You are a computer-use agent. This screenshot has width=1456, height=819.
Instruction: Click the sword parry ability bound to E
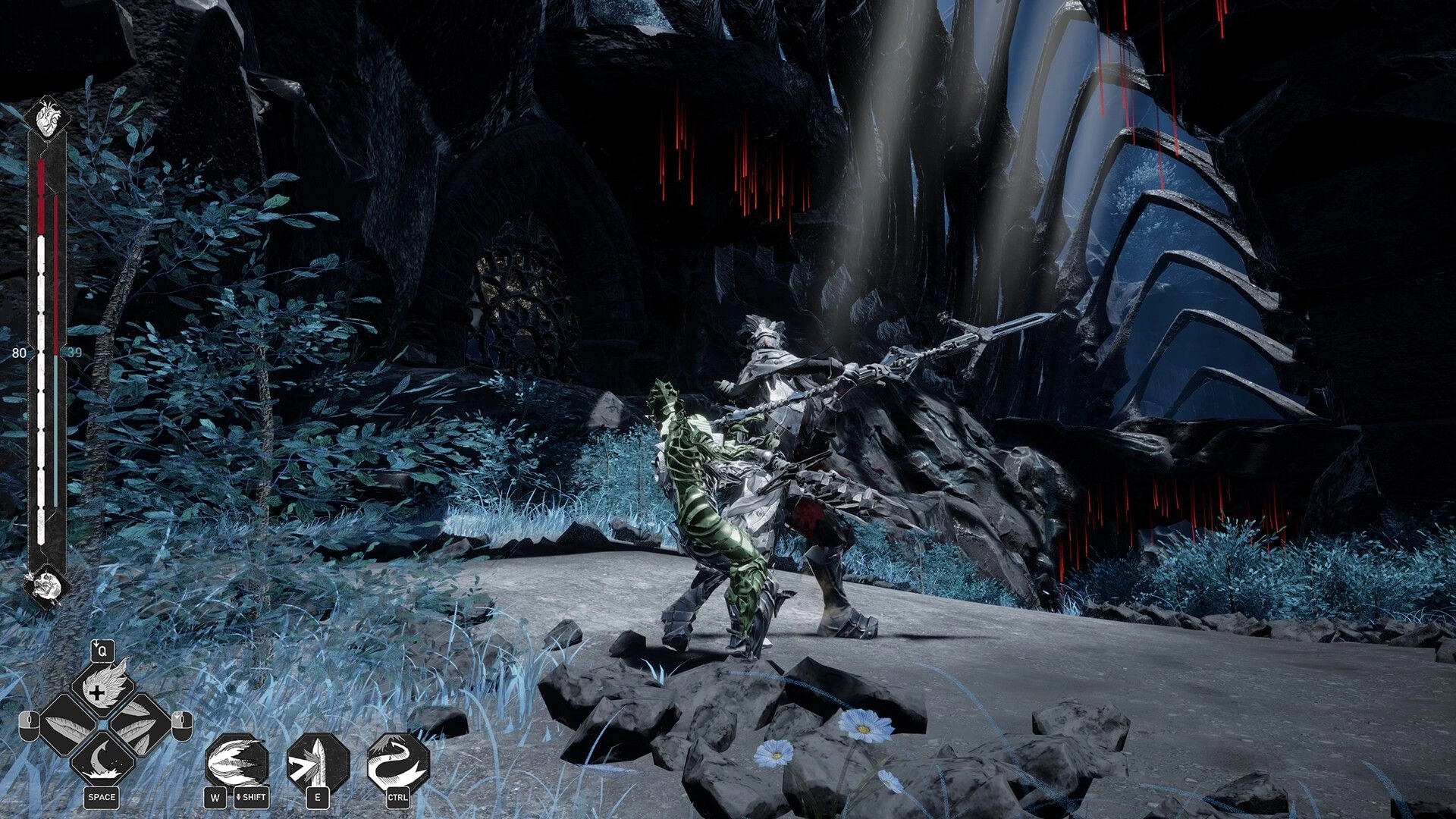[318, 761]
